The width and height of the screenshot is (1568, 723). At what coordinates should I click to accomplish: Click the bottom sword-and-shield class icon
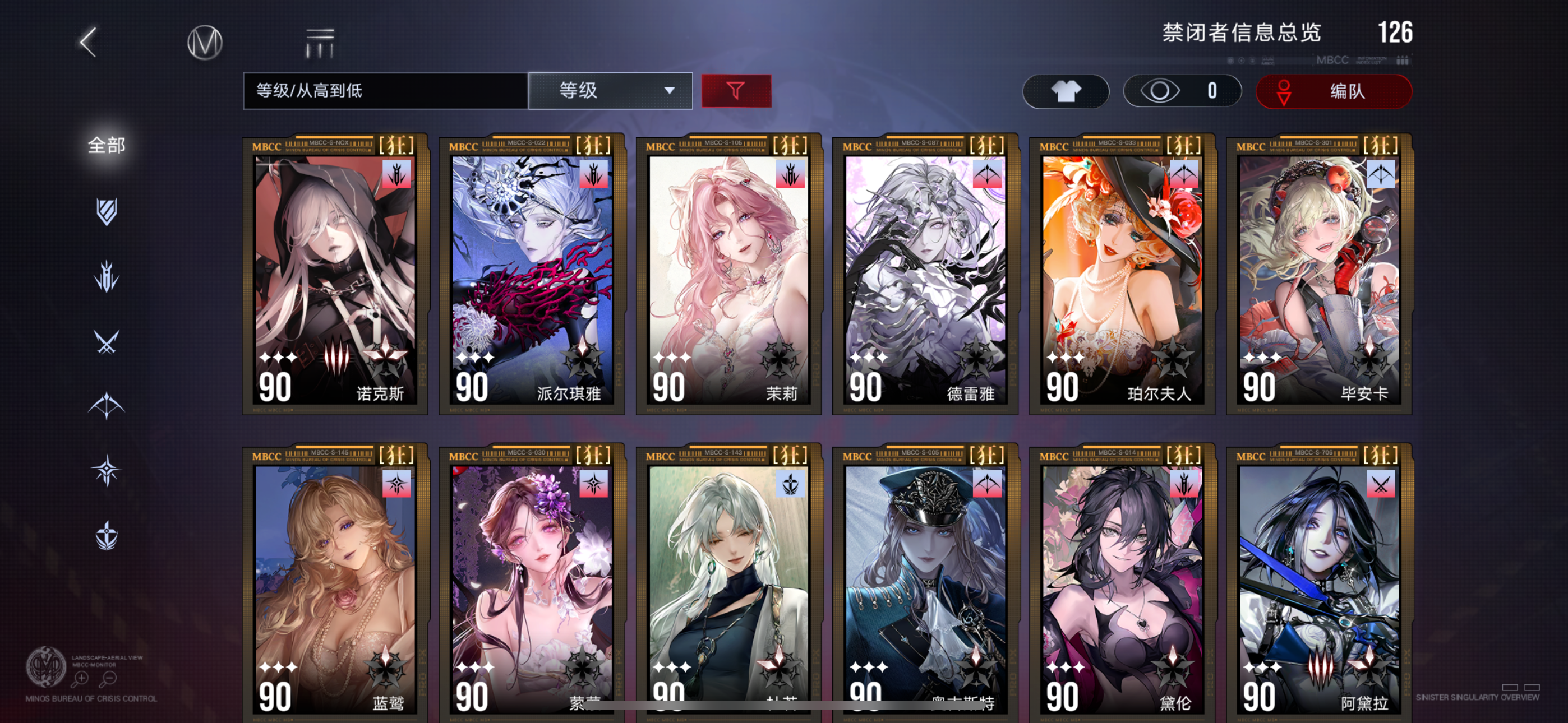pos(106,531)
